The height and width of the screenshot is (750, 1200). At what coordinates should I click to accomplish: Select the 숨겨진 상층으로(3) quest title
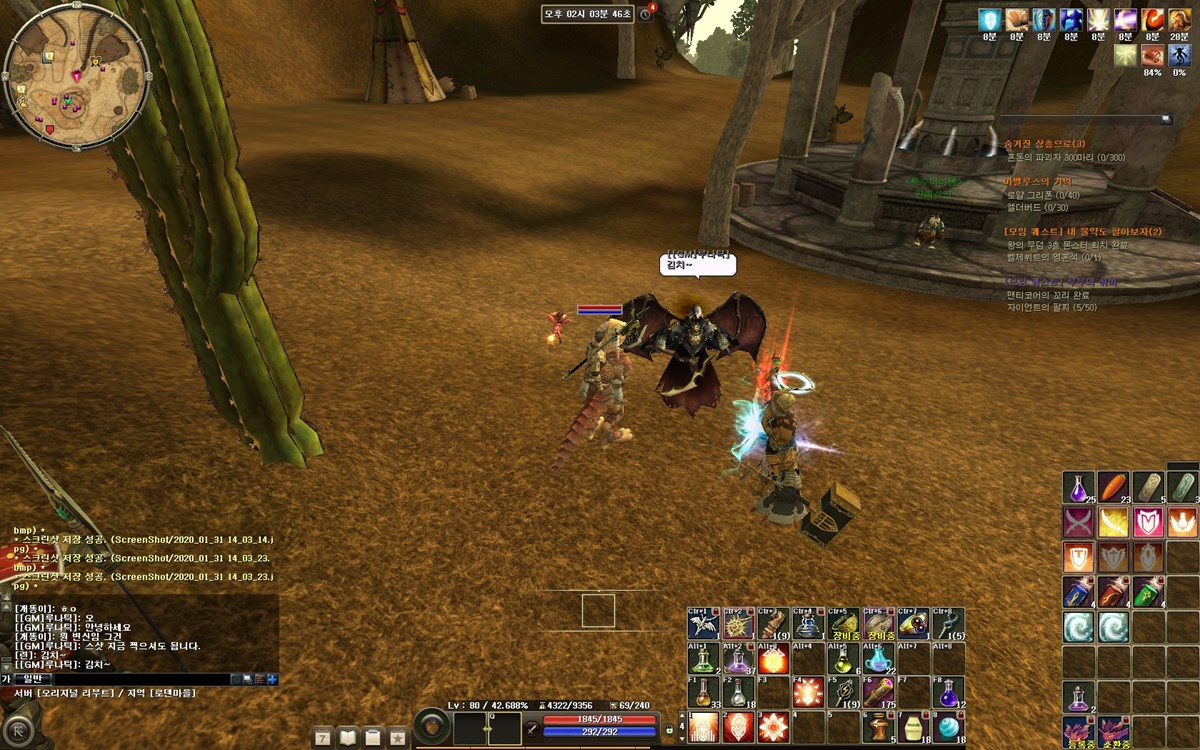tap(1044, 144)
